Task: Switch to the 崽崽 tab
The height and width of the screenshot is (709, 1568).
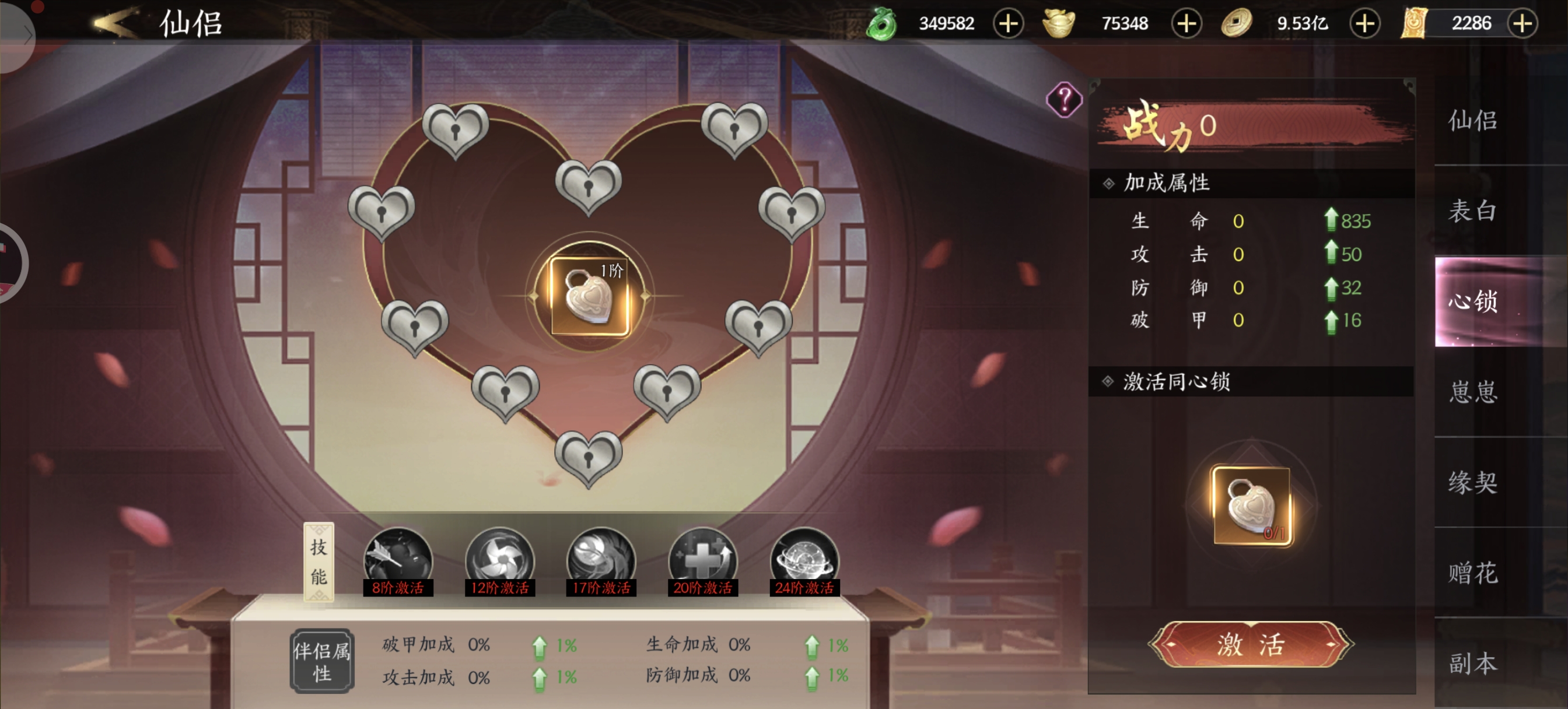Action: (1472, 391)
